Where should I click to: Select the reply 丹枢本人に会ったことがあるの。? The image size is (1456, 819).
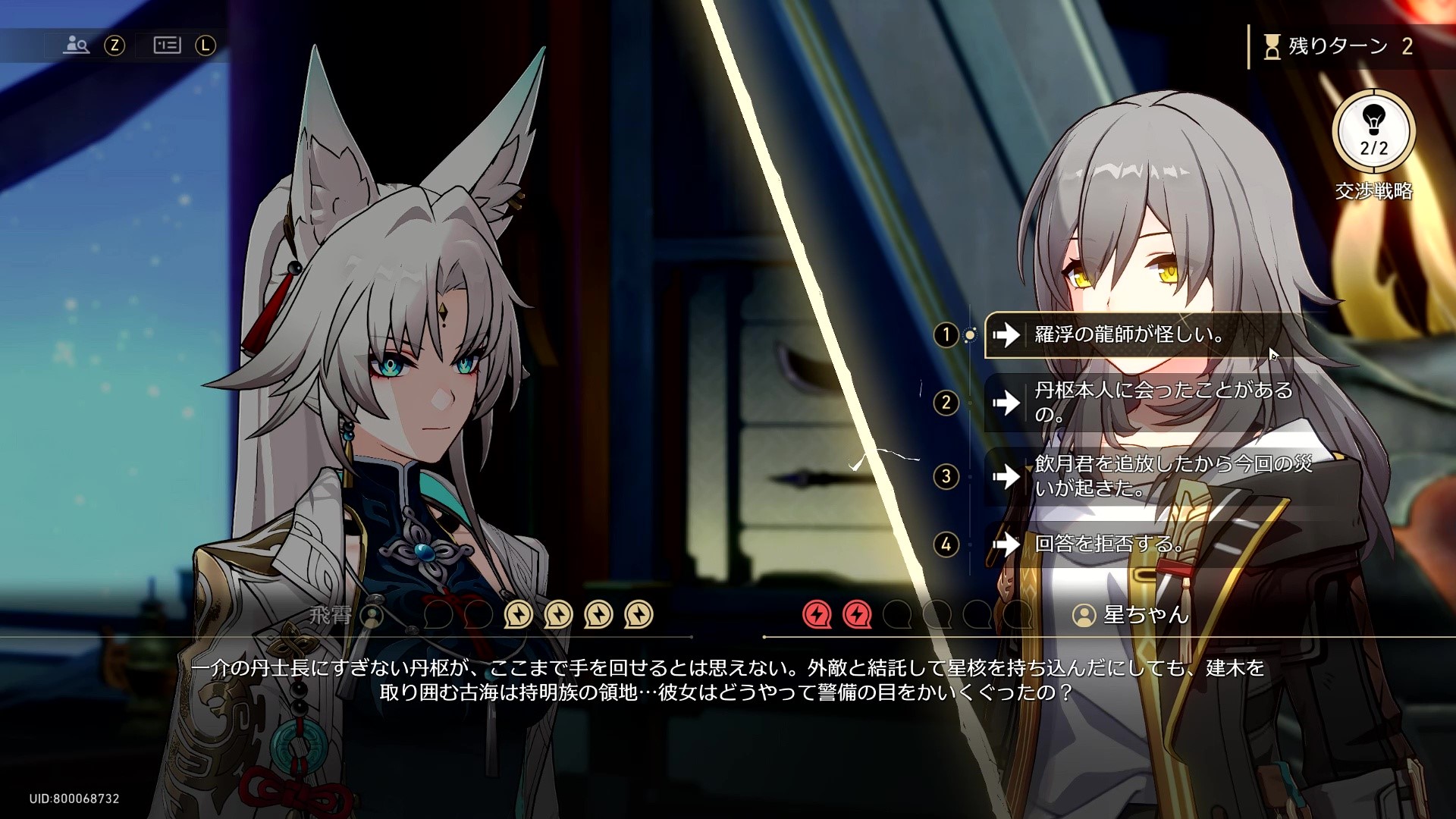(x=1153, y=402)
